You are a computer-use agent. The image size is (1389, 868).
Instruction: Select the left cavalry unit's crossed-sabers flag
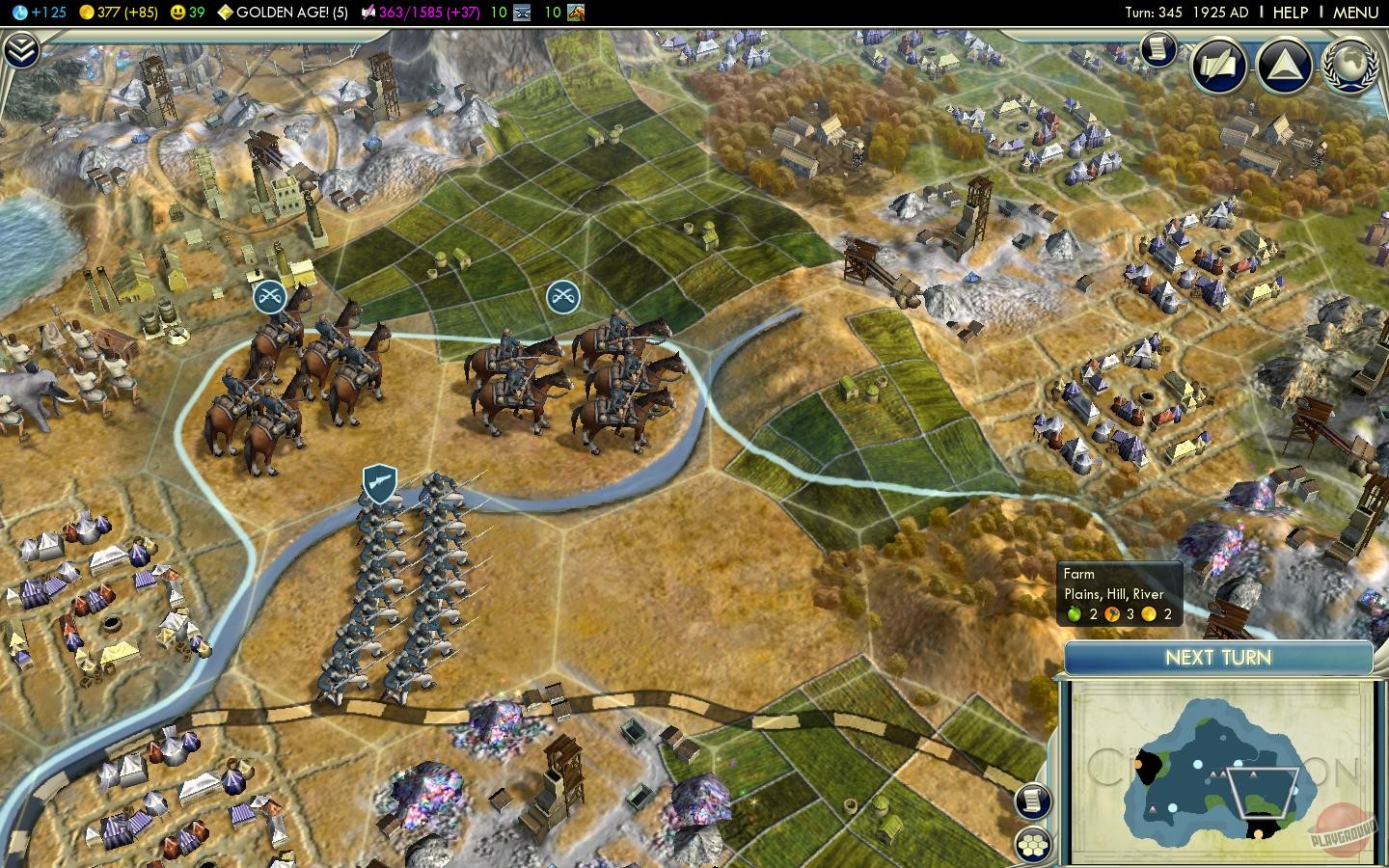[270, 296]
